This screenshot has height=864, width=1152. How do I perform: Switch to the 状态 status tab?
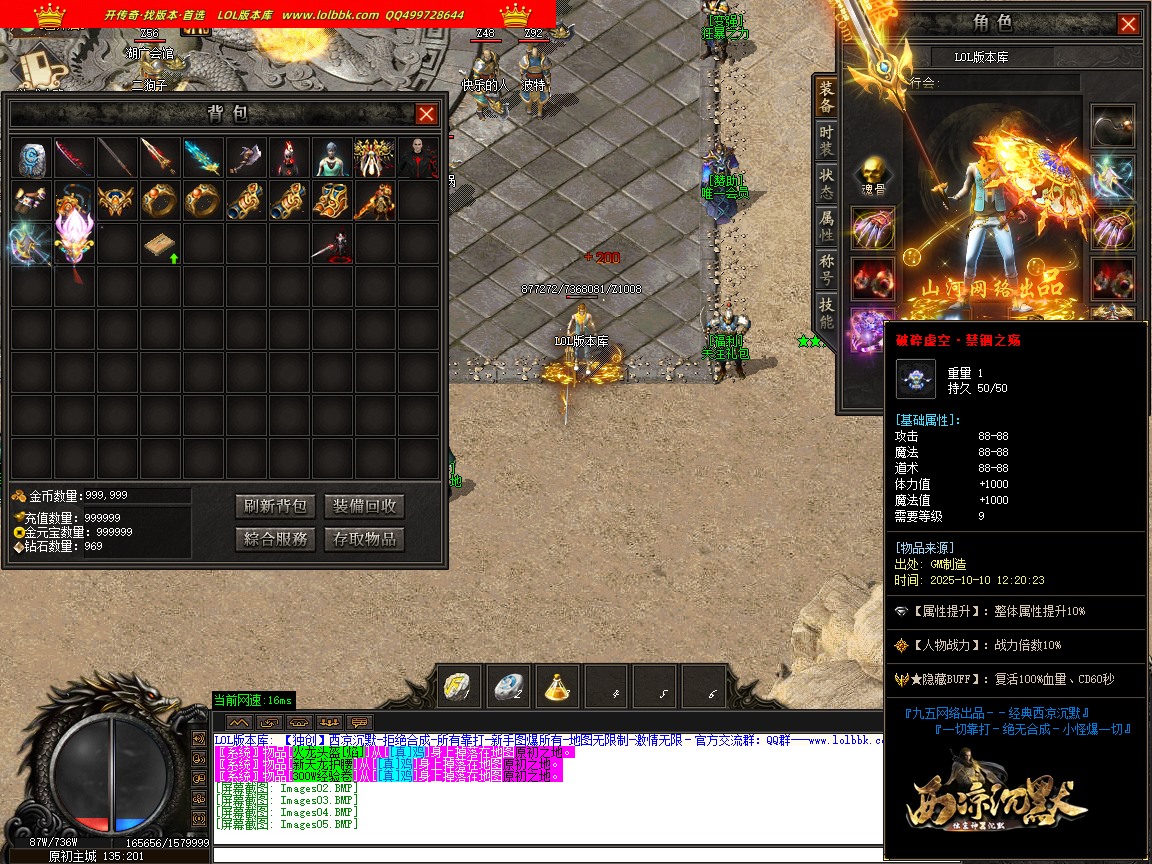click(x=826, y=183)
